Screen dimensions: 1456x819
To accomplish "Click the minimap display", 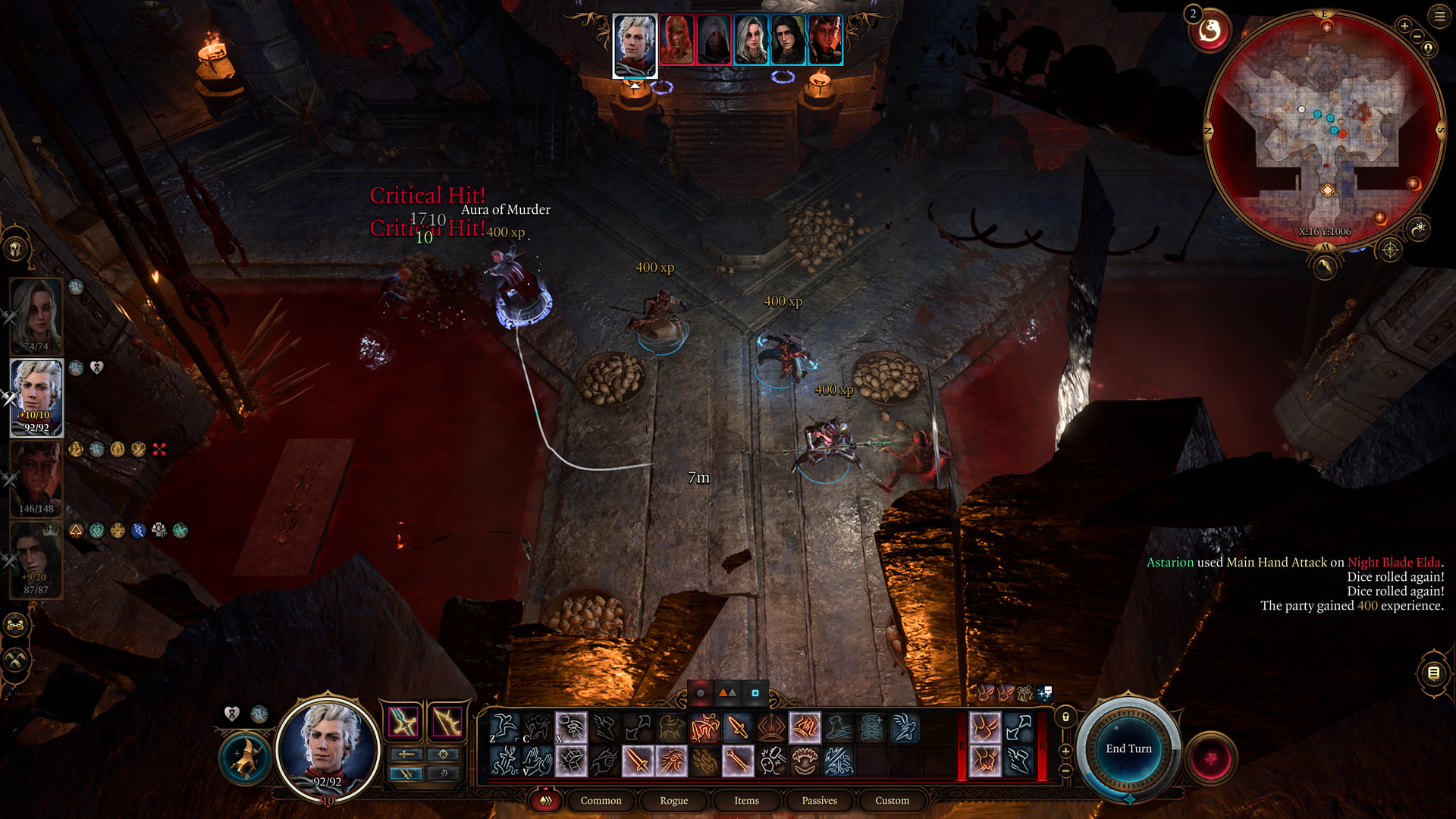I will (x=1325, y=129).
